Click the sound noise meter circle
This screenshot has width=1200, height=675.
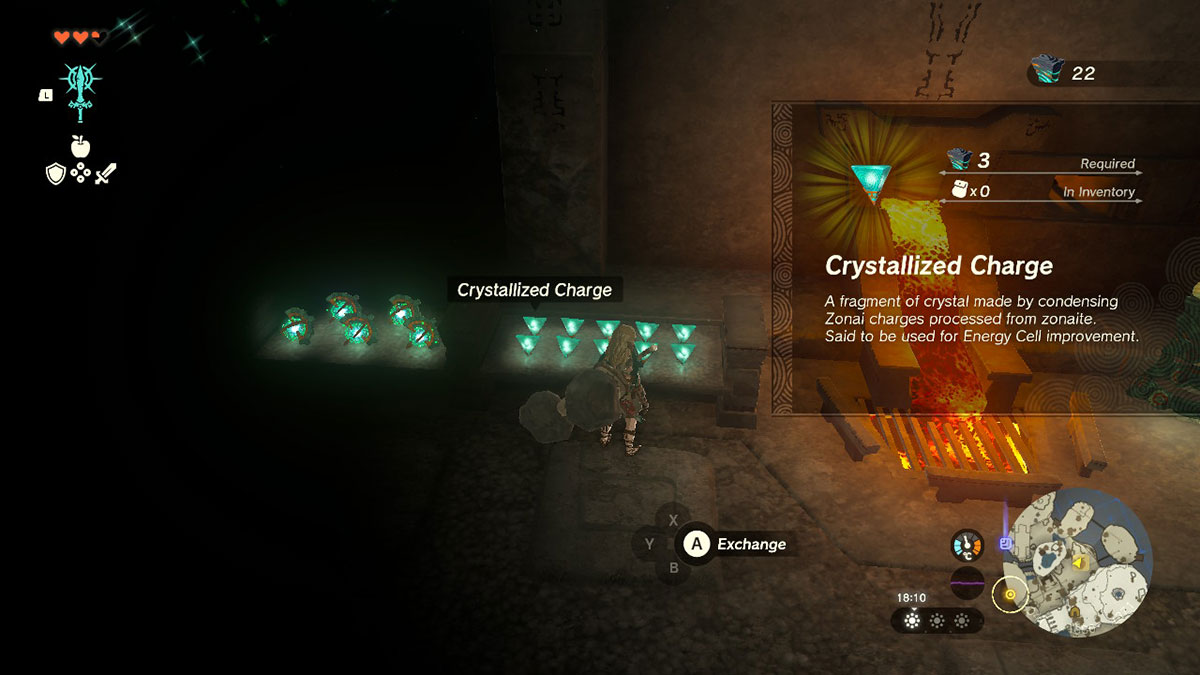tap(967, 583)
